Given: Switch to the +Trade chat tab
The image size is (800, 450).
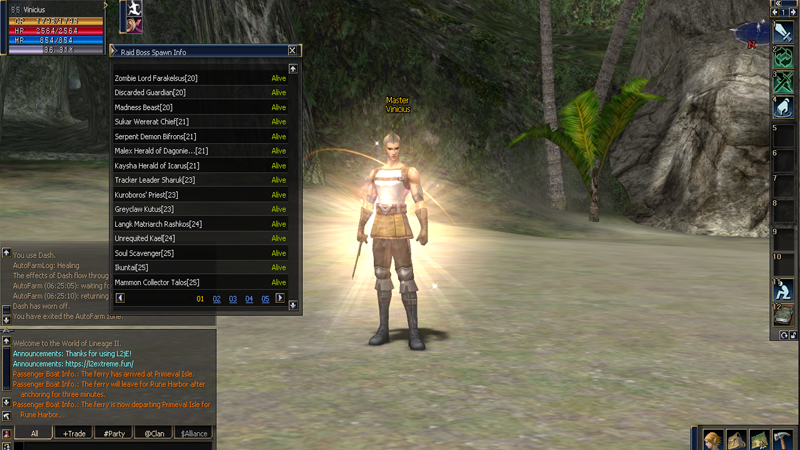Looking at the screenshot, I should click(74, 434).
